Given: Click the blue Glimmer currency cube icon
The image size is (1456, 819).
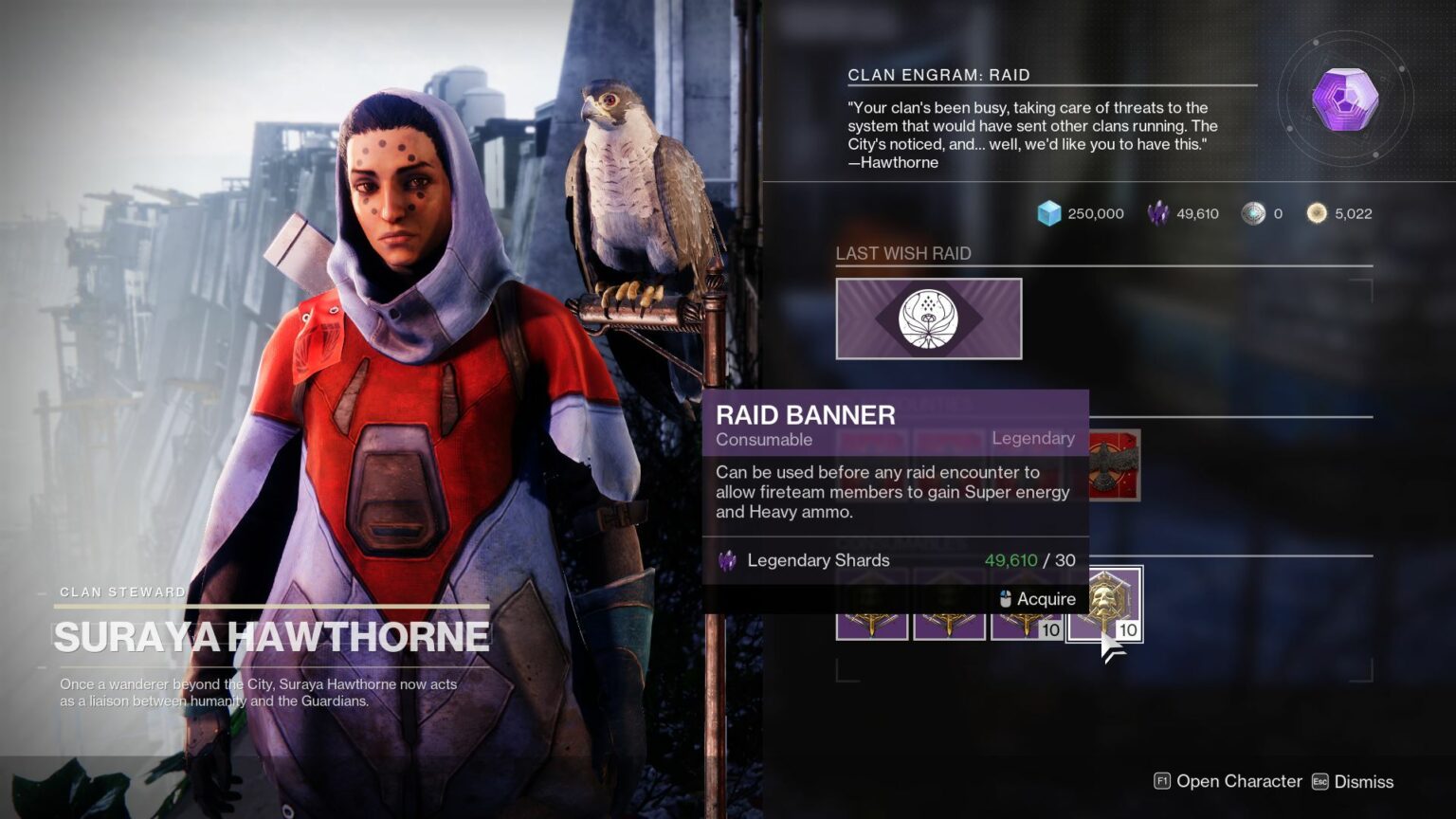Looking at the screenshot, I should point(1048,213).
